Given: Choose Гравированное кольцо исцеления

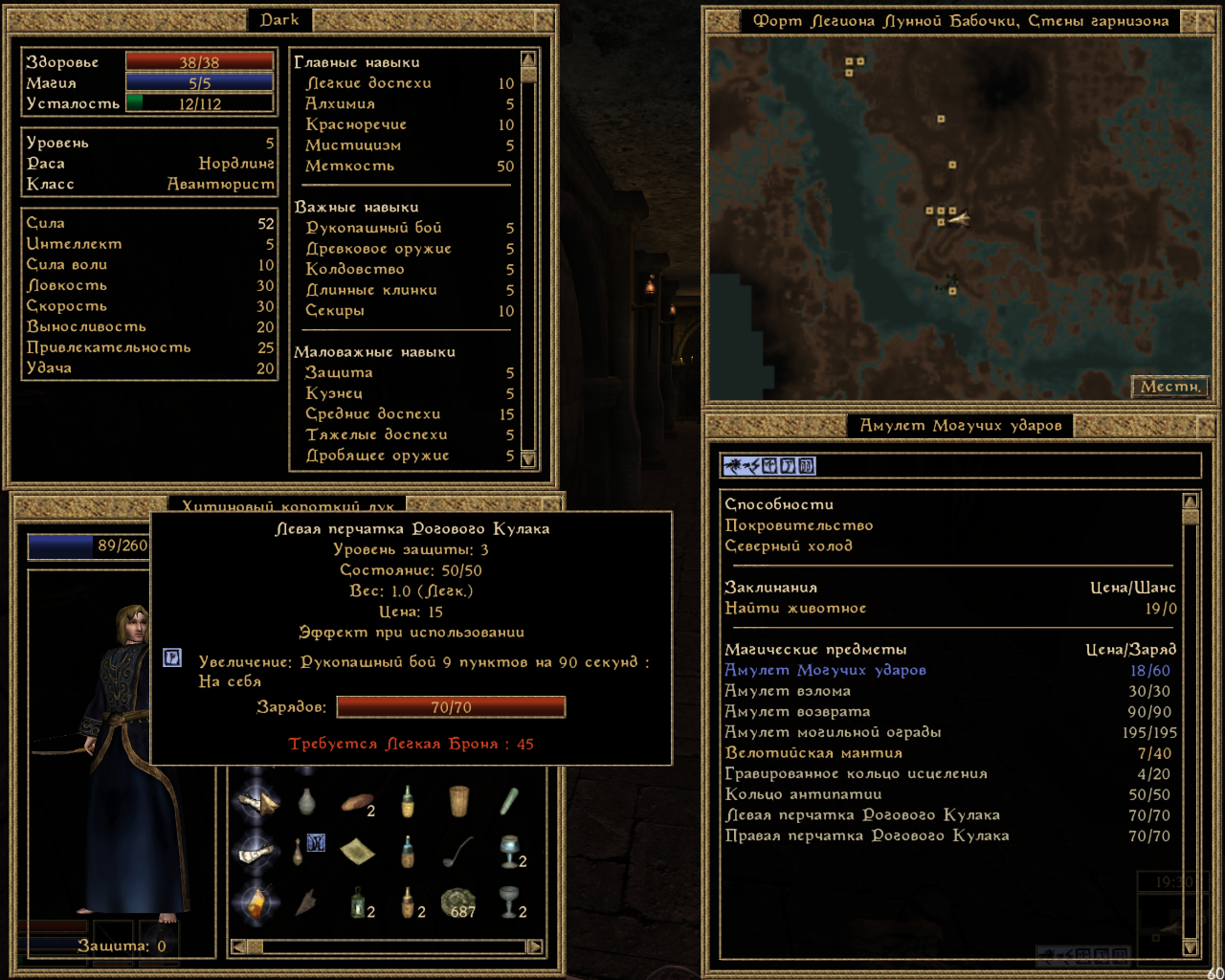Looking at the screenshot, I should pyautogui.click(x=856, y=774).
